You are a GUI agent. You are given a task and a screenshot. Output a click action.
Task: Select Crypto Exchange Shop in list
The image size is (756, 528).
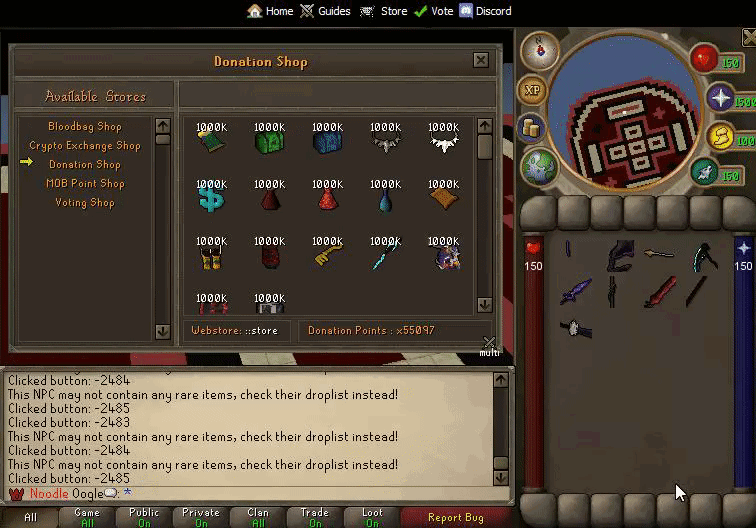point(84,146)
